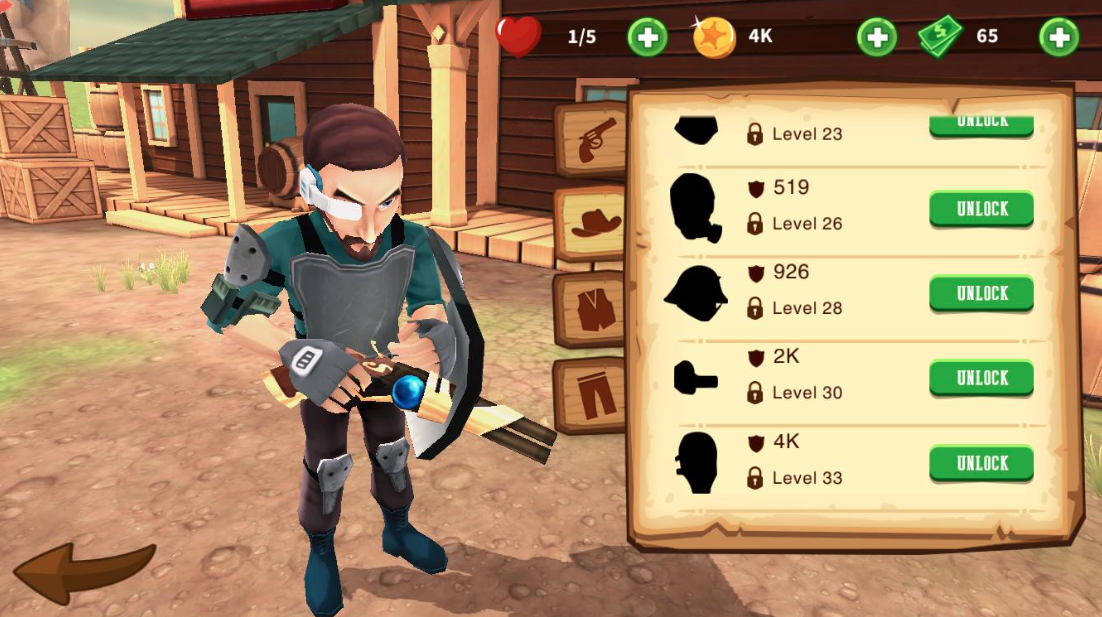Viewport: 1102px width, 617px height.
Task: Buy more gold coins via plus button
Action: (876, 38)
